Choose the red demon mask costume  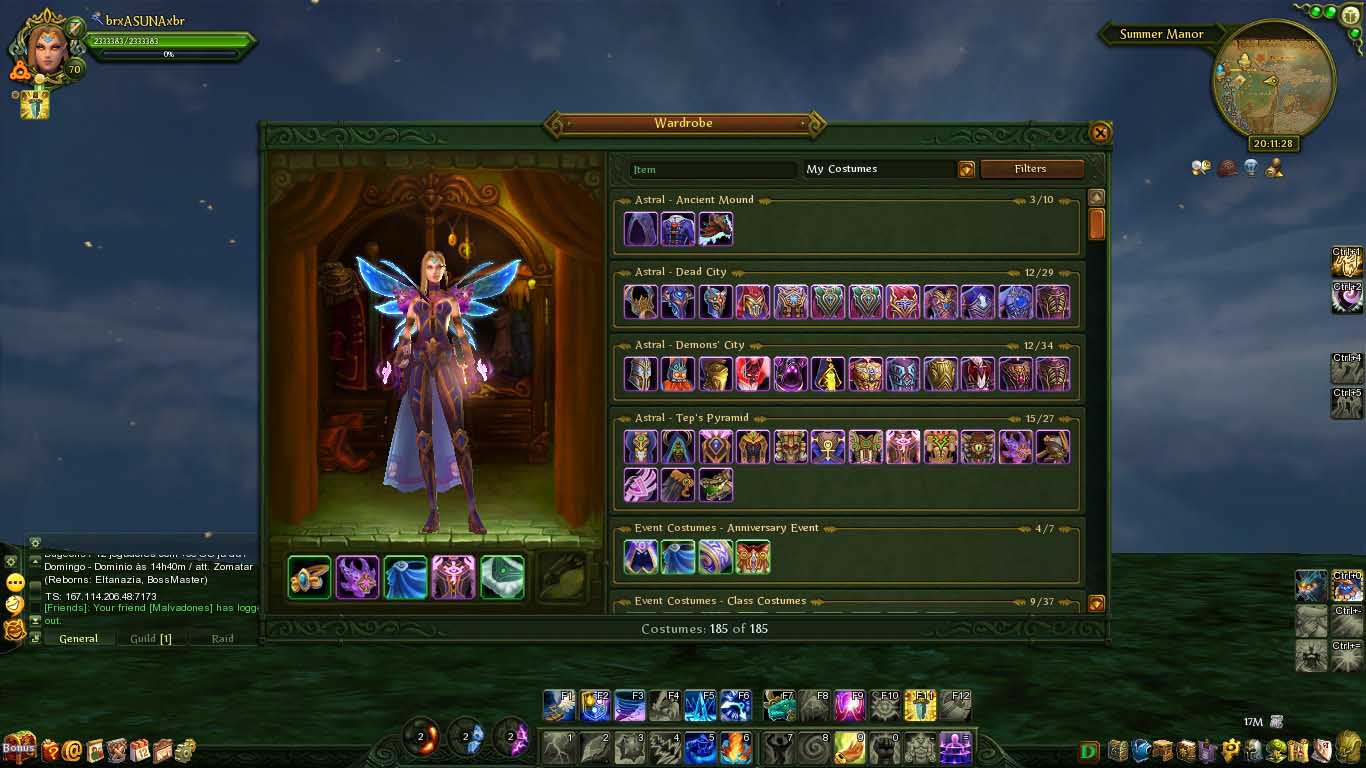753,374
